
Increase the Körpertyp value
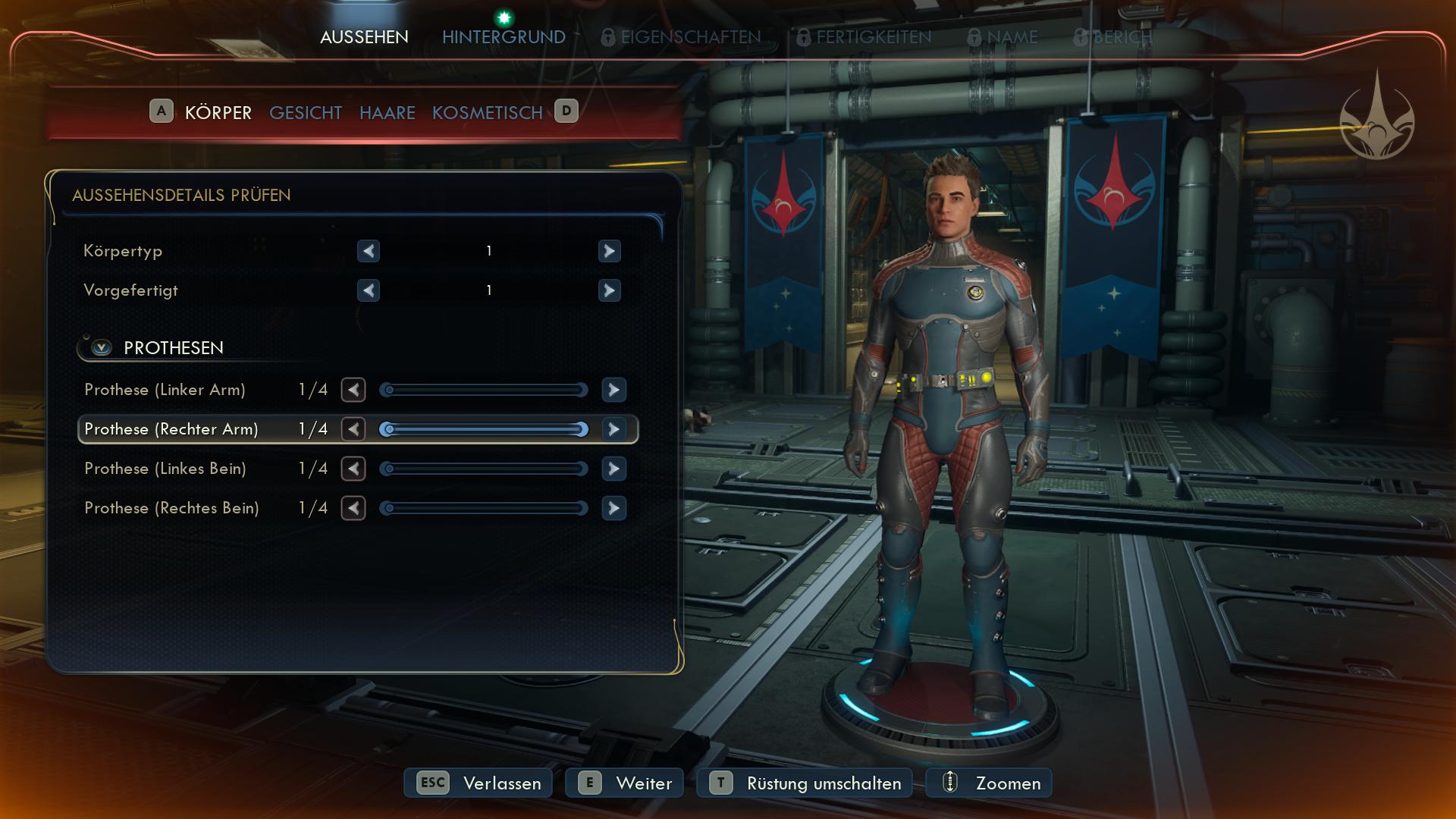[x=609, y=251]
